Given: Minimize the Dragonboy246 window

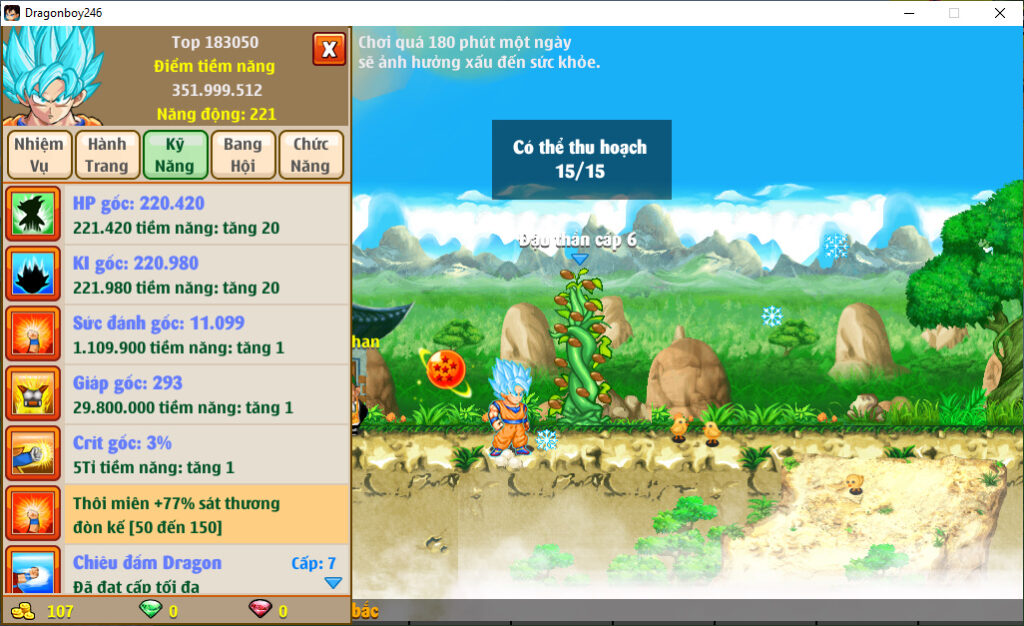Looking at the screenshot, I should [909, 13].
